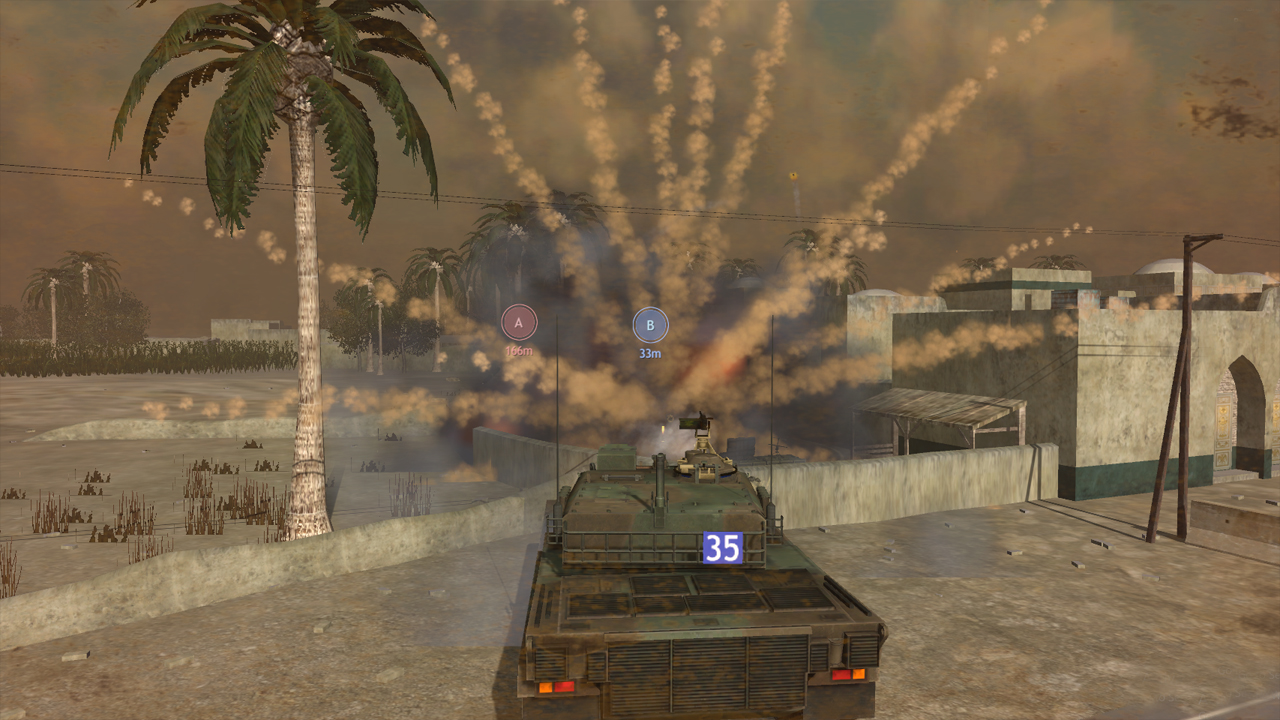This screenshot has height=720, width=1280.
Task: Select the tank's right radio antenna
Action: coord(772,400)
